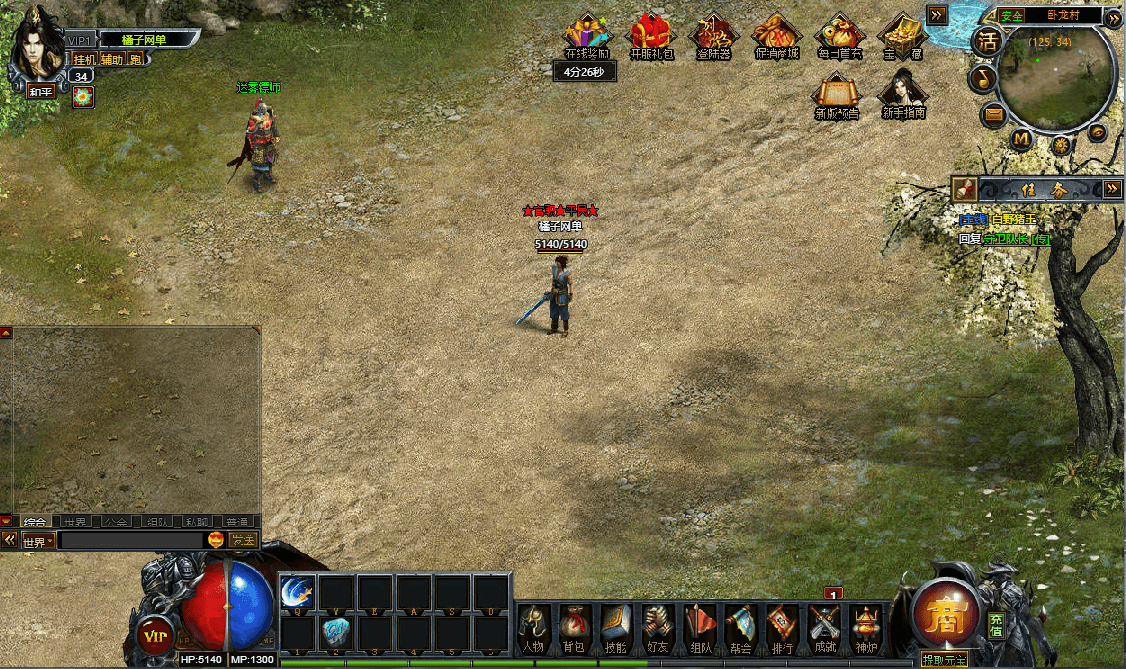Viewport: 1126px width, 669px height.
Task: Click the chat message input field
Action: coord(130,540)
